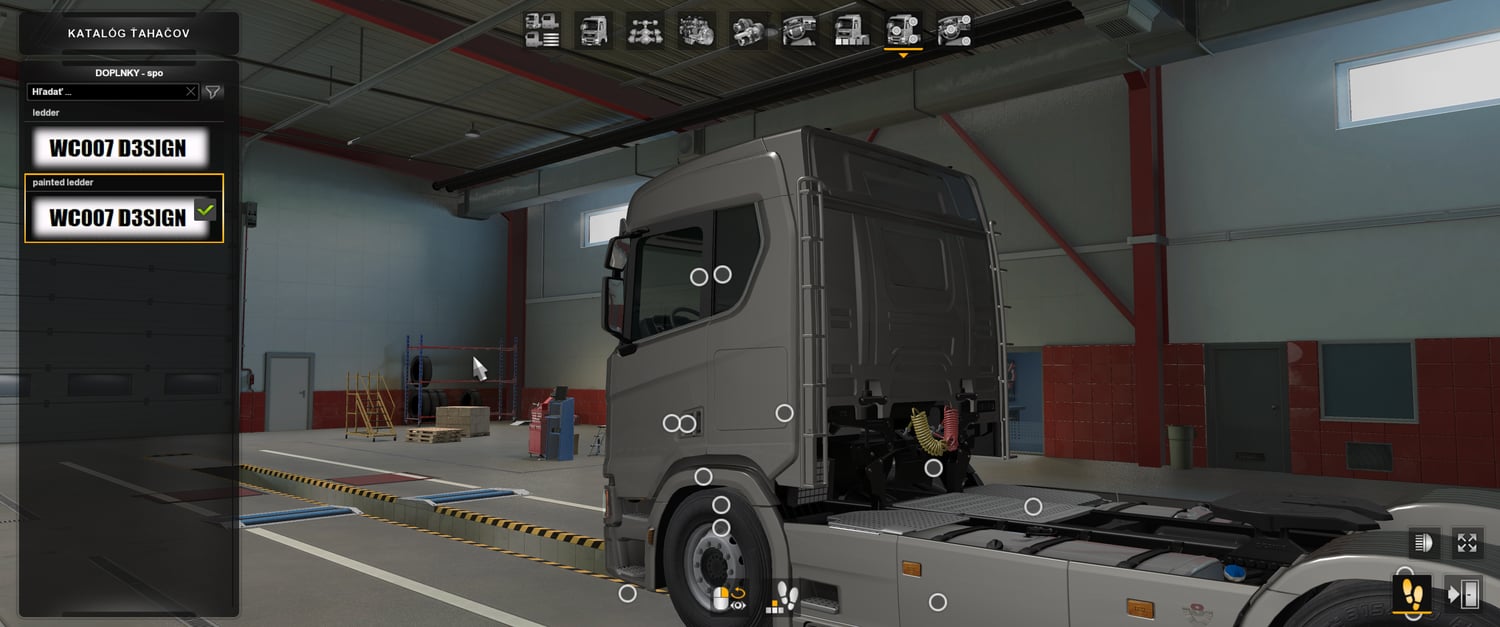The width and height of the screenshot is (1500, 627).
Task: Exit the garage with the door icon
Action: tap(1463, 595)
